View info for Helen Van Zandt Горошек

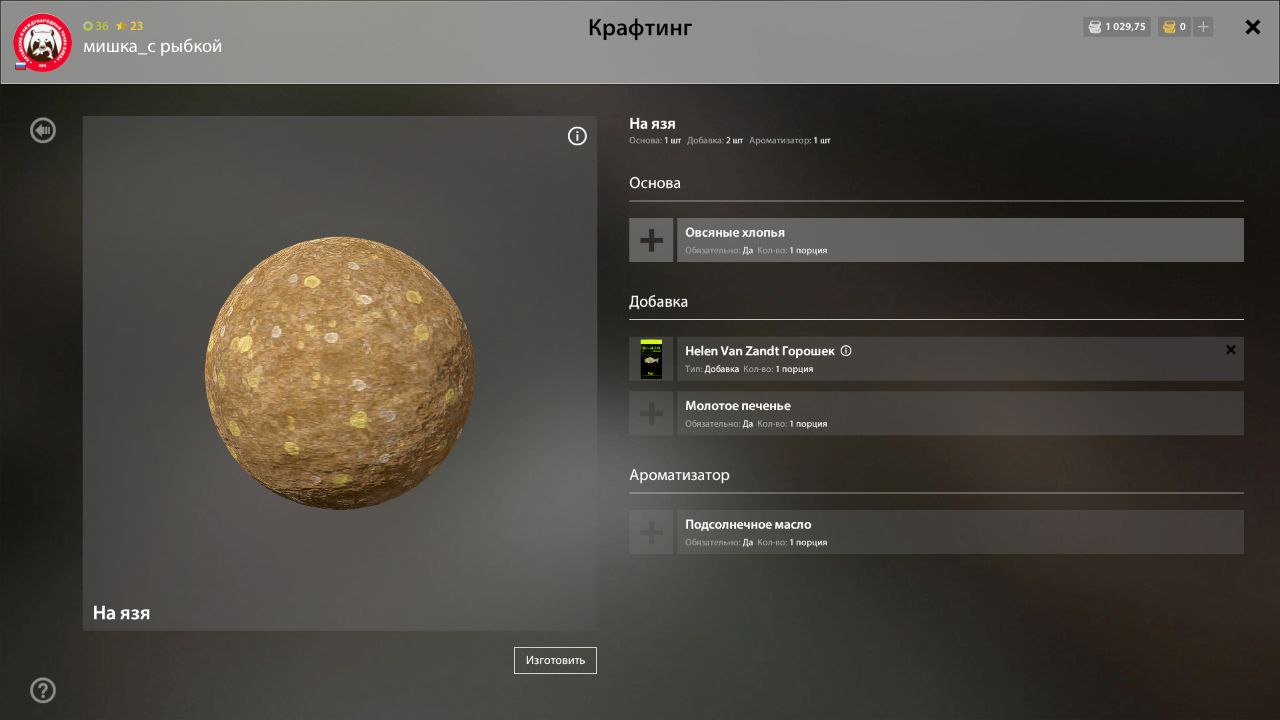(x=846, y=350)
